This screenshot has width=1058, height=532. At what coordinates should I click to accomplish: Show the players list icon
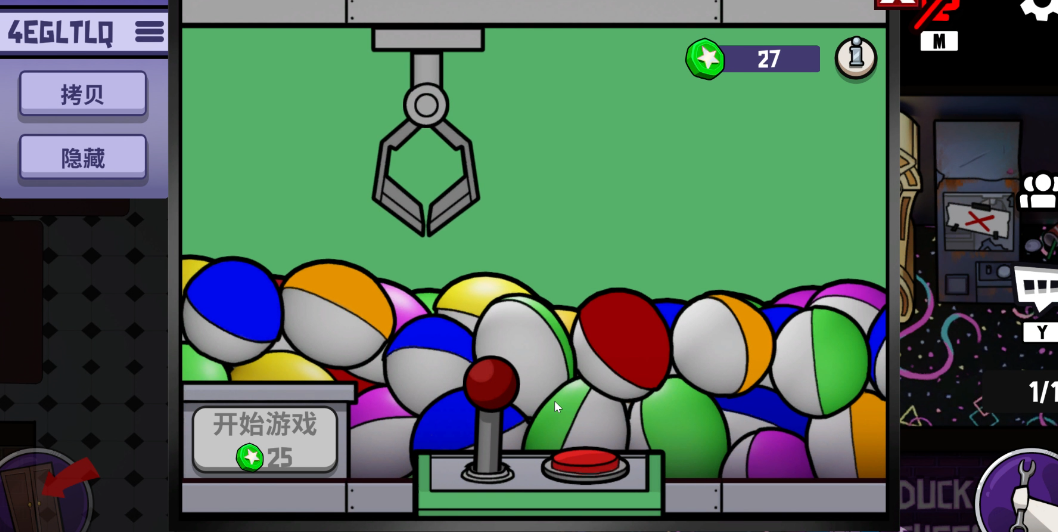tap(1040, 192)
